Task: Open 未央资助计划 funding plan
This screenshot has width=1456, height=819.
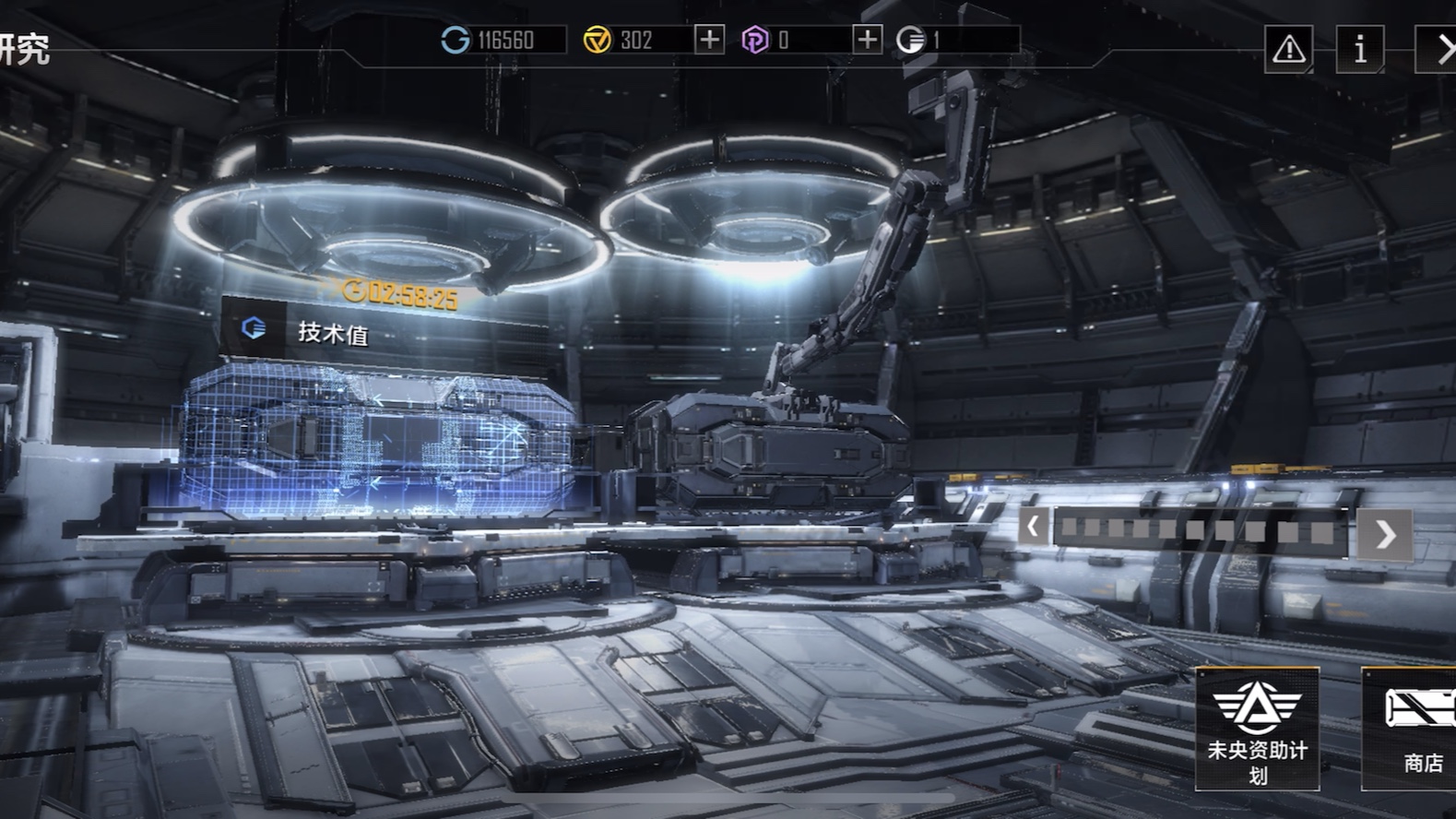Action: point(1257,729)
